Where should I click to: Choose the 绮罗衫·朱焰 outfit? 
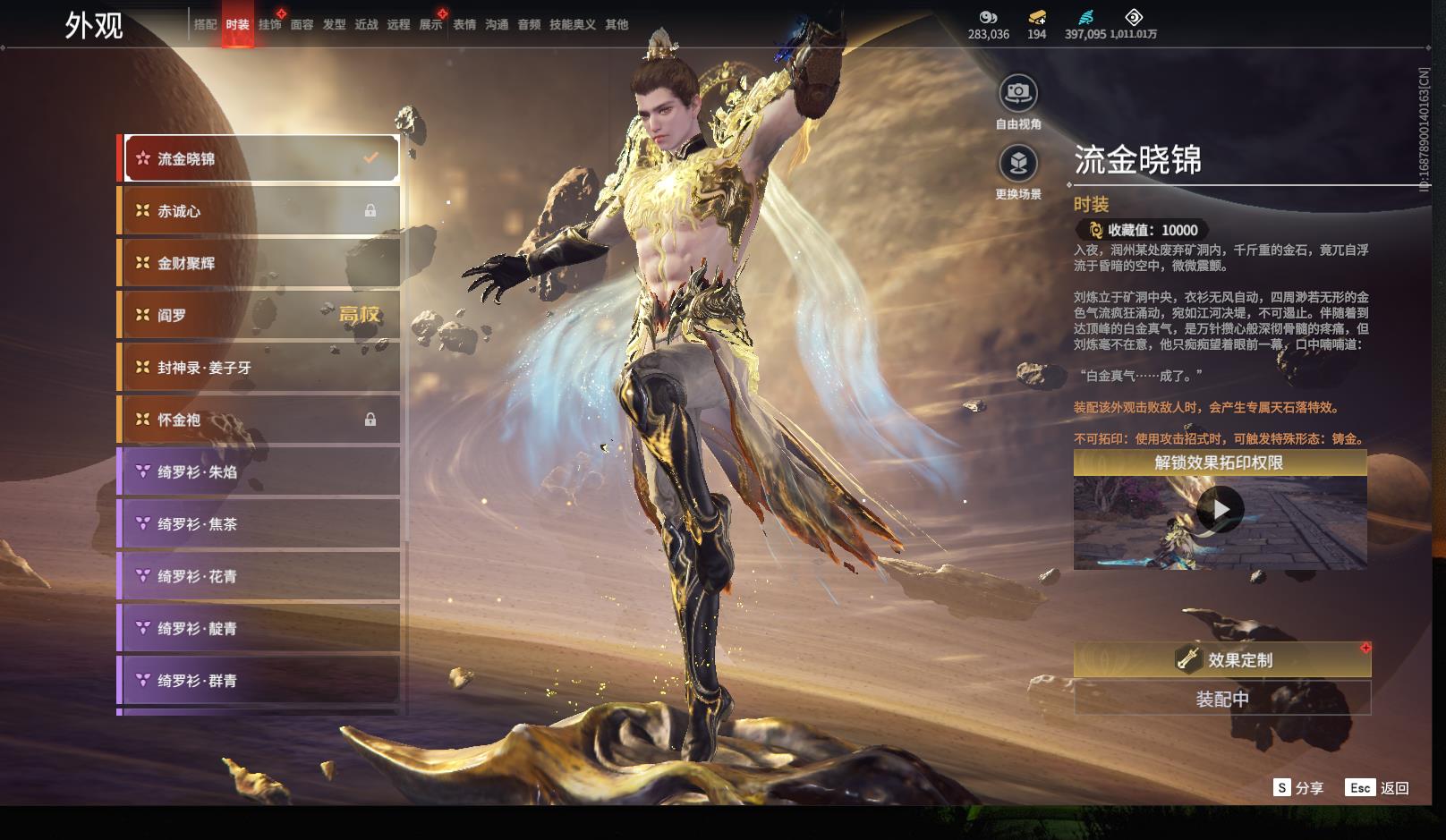[260, 471]
